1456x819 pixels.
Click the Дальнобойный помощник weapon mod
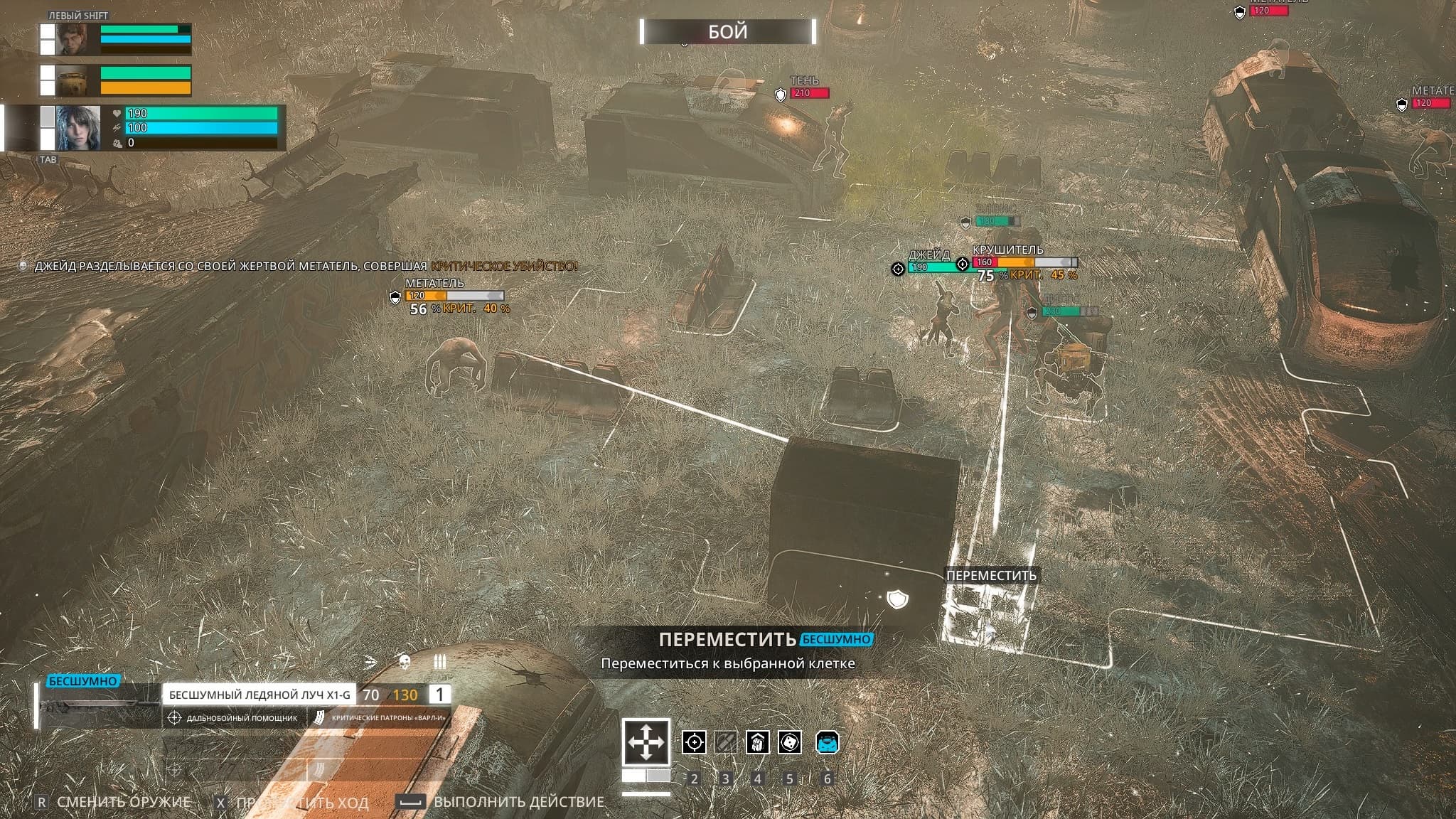tap(235, 718)
